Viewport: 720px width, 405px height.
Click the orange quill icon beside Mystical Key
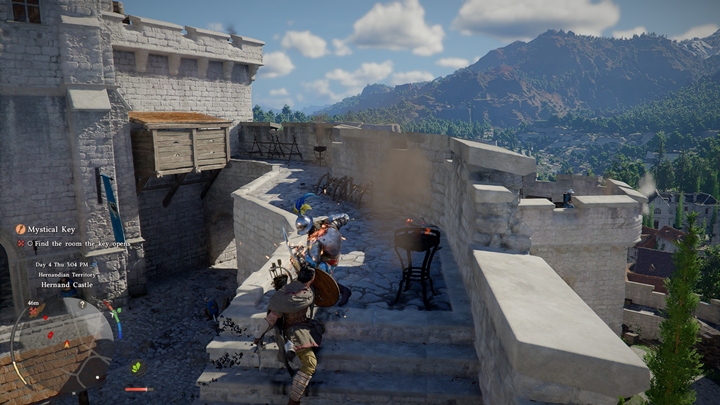point(20,229)
